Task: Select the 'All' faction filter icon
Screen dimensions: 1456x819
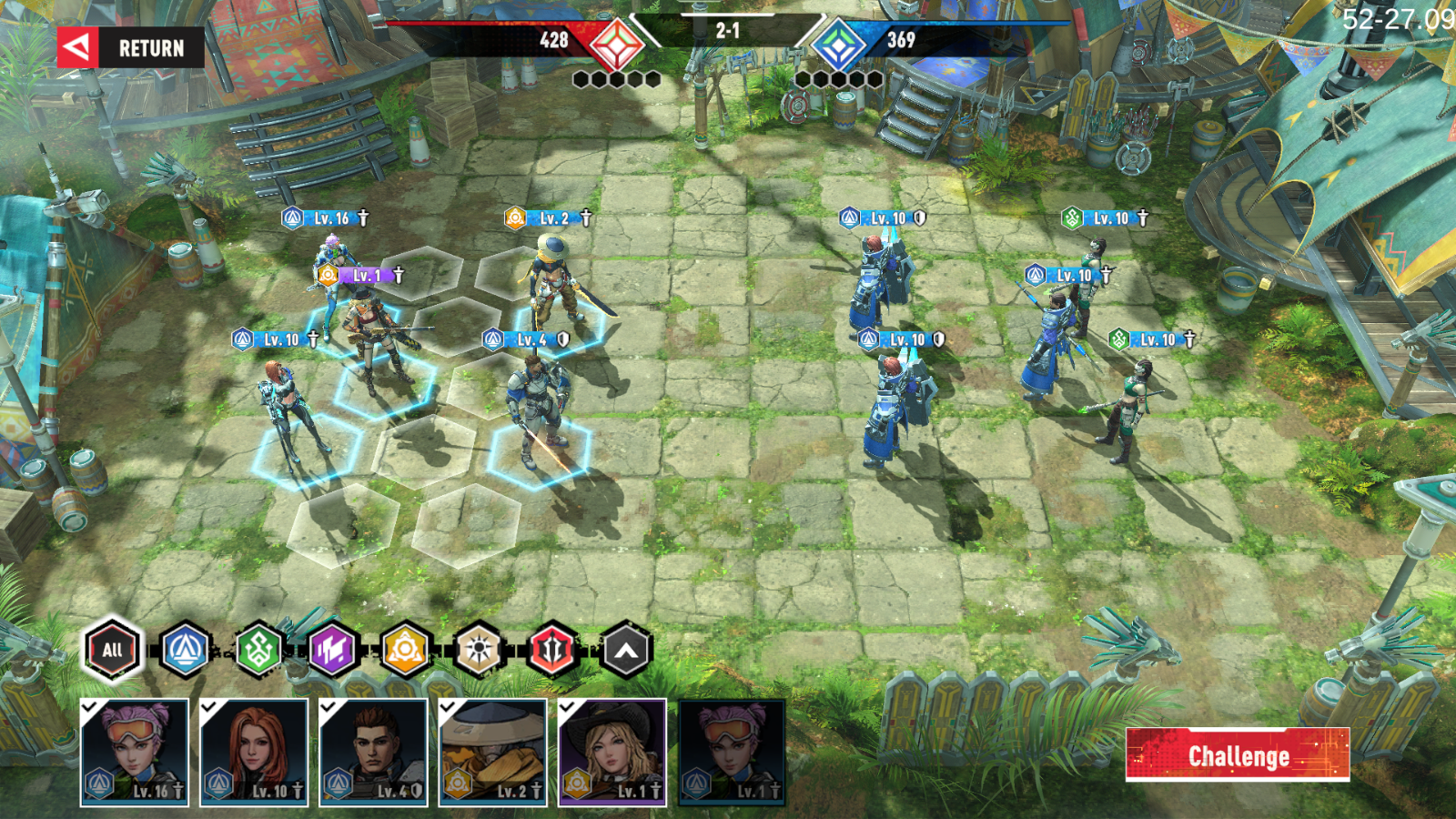Action: (112, 649)
